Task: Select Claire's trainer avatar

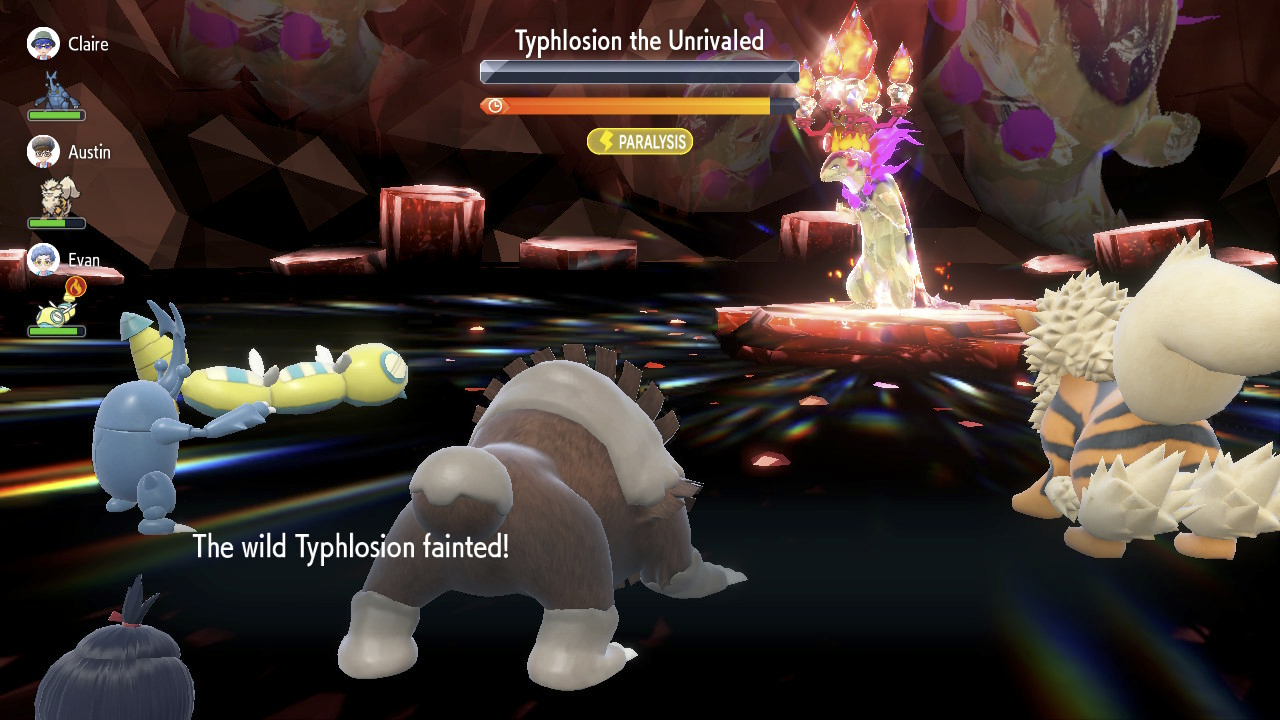Action: click(x=43, y=43)
